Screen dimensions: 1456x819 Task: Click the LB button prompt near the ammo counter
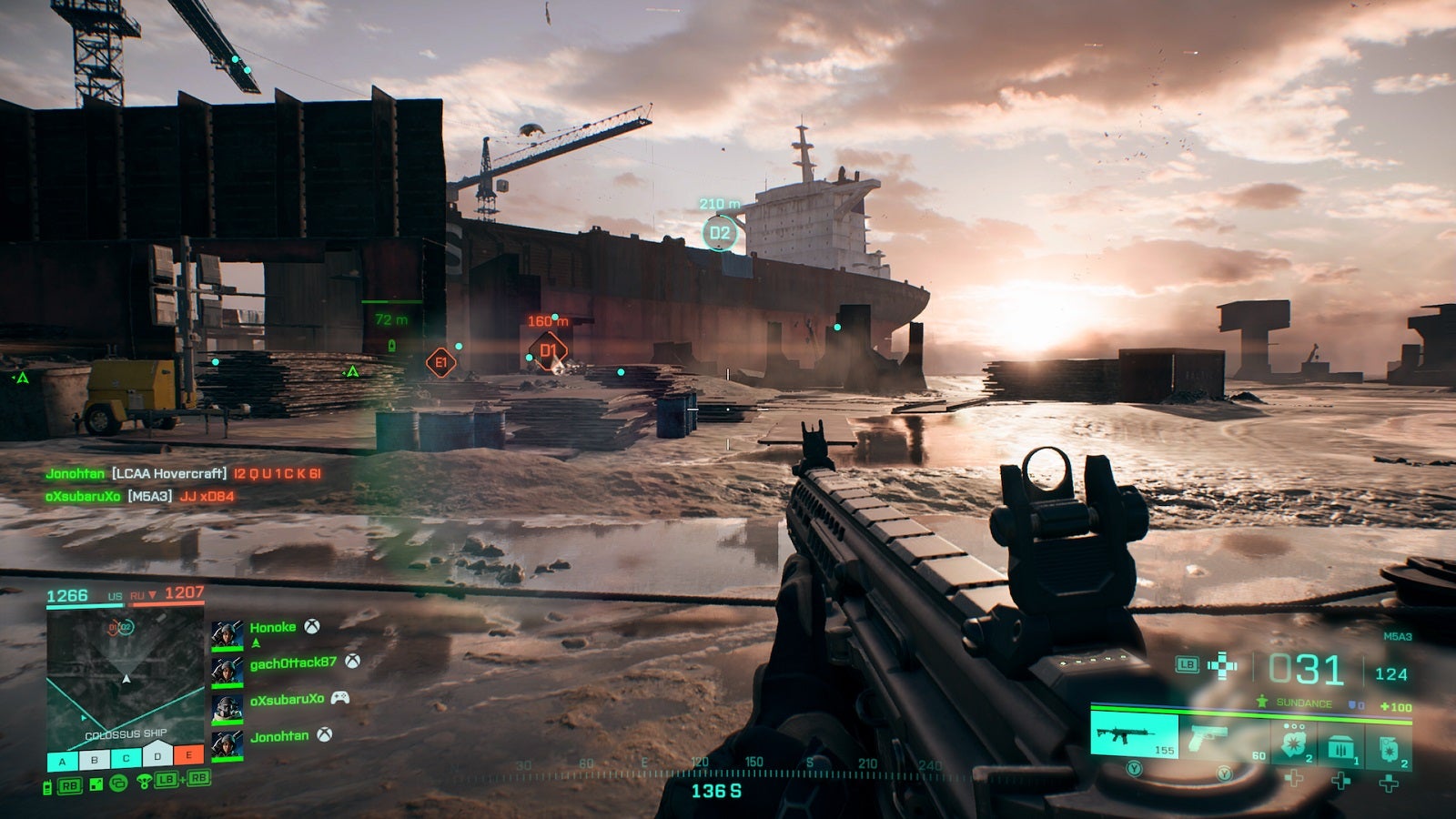[x=1187, y=665]
